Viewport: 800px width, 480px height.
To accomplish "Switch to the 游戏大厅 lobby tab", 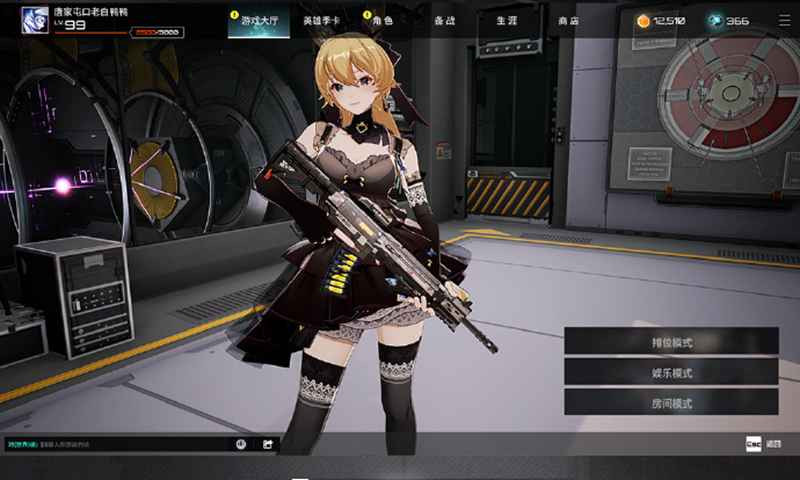I will click(x=252, y=21).
